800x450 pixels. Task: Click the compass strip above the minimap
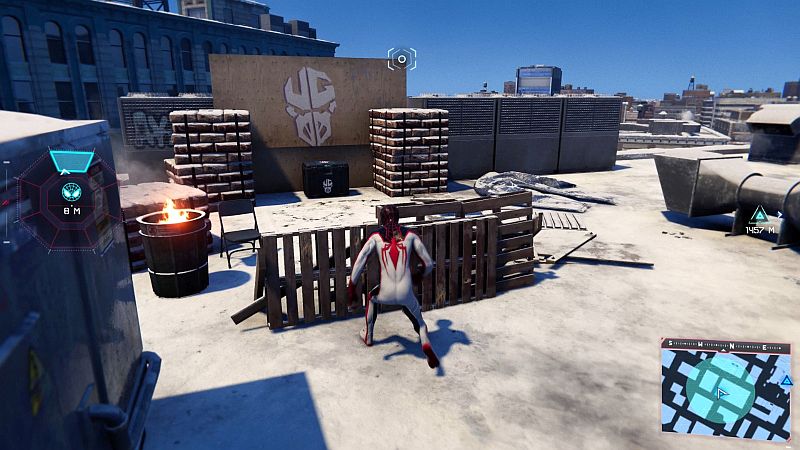[727, 346]
